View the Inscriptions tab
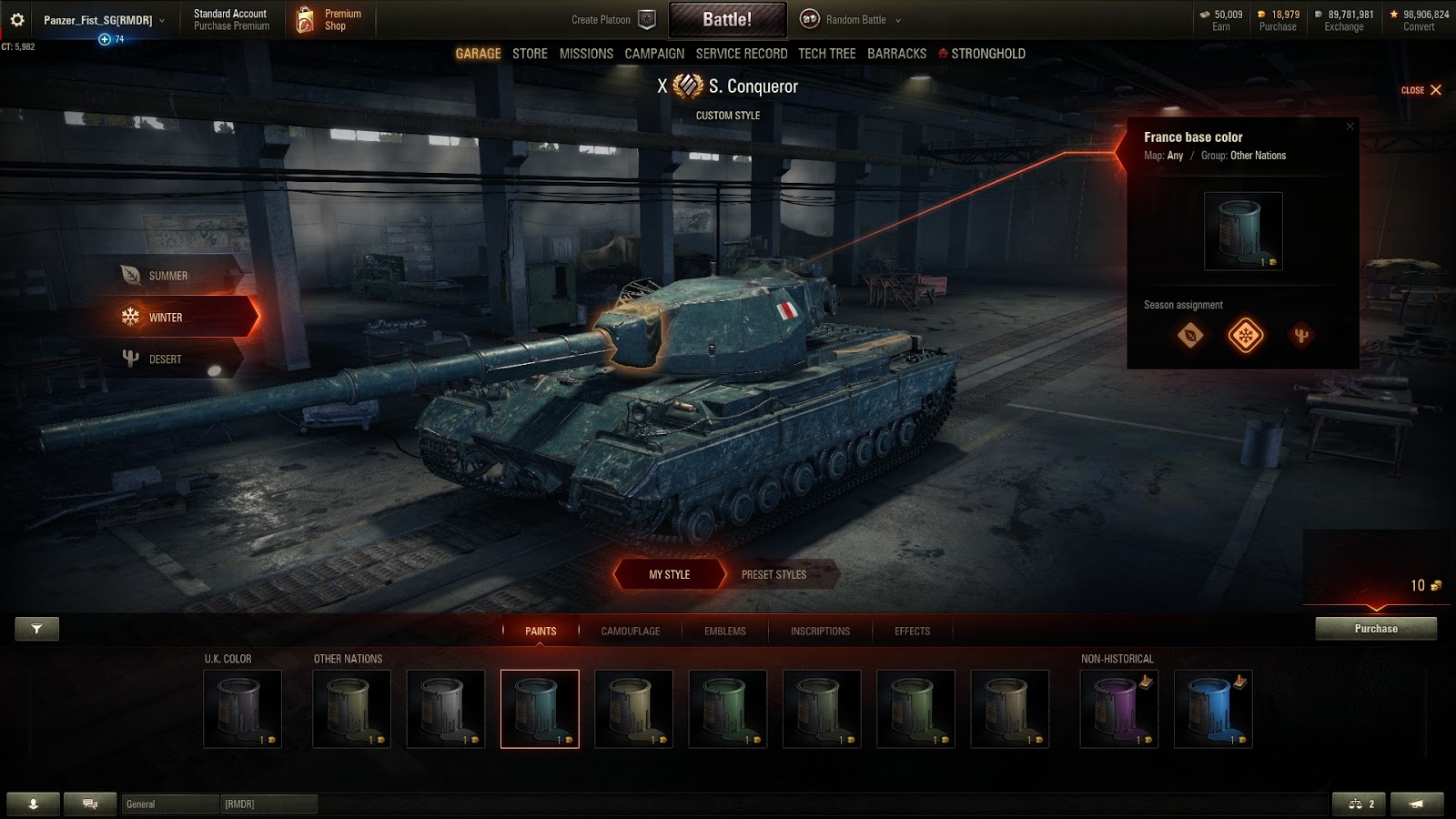This screenshot has width=1456, height=819. pos(820,631)
